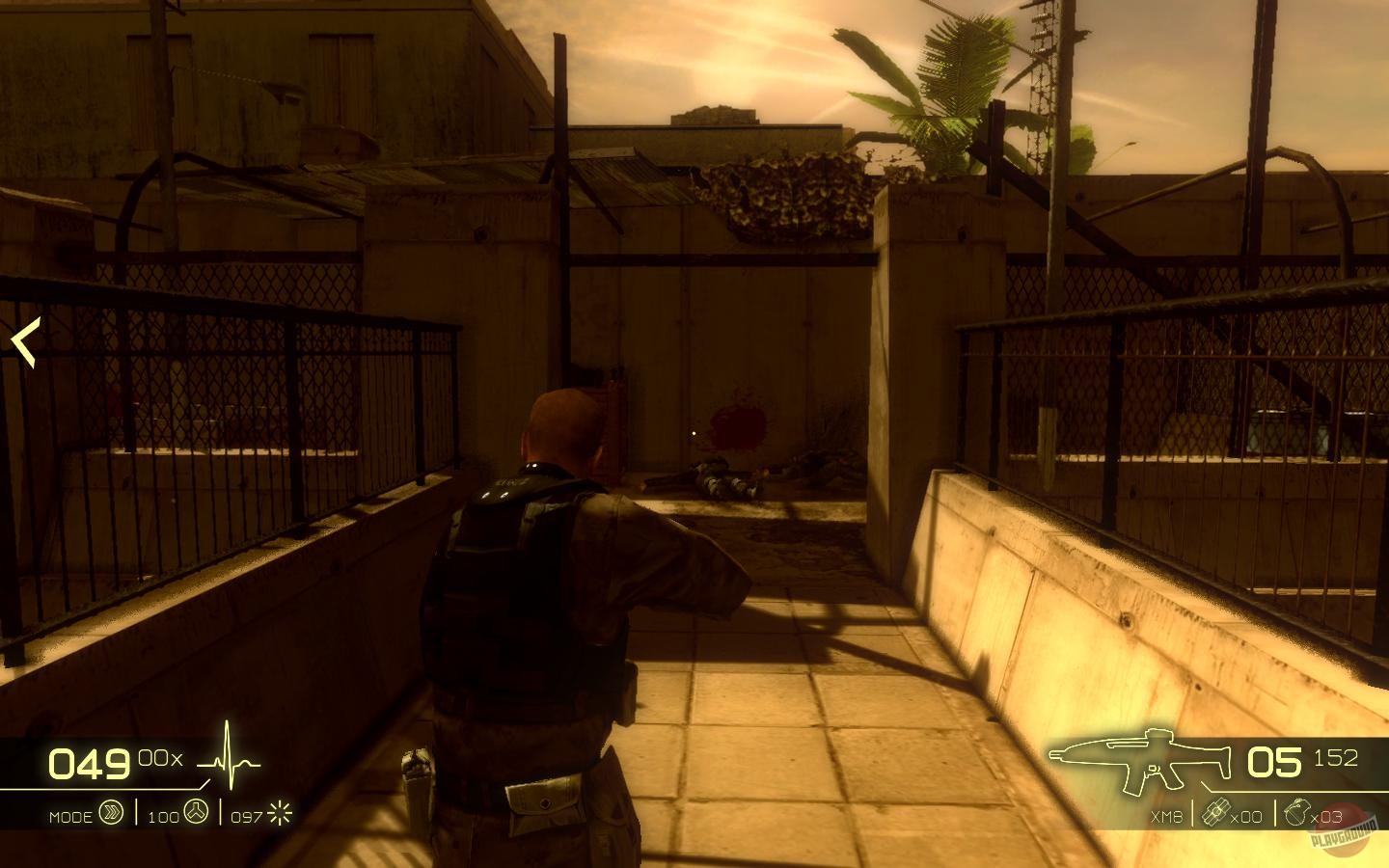Click the armor Y-emblem beside 100

[x=199, y=813]
